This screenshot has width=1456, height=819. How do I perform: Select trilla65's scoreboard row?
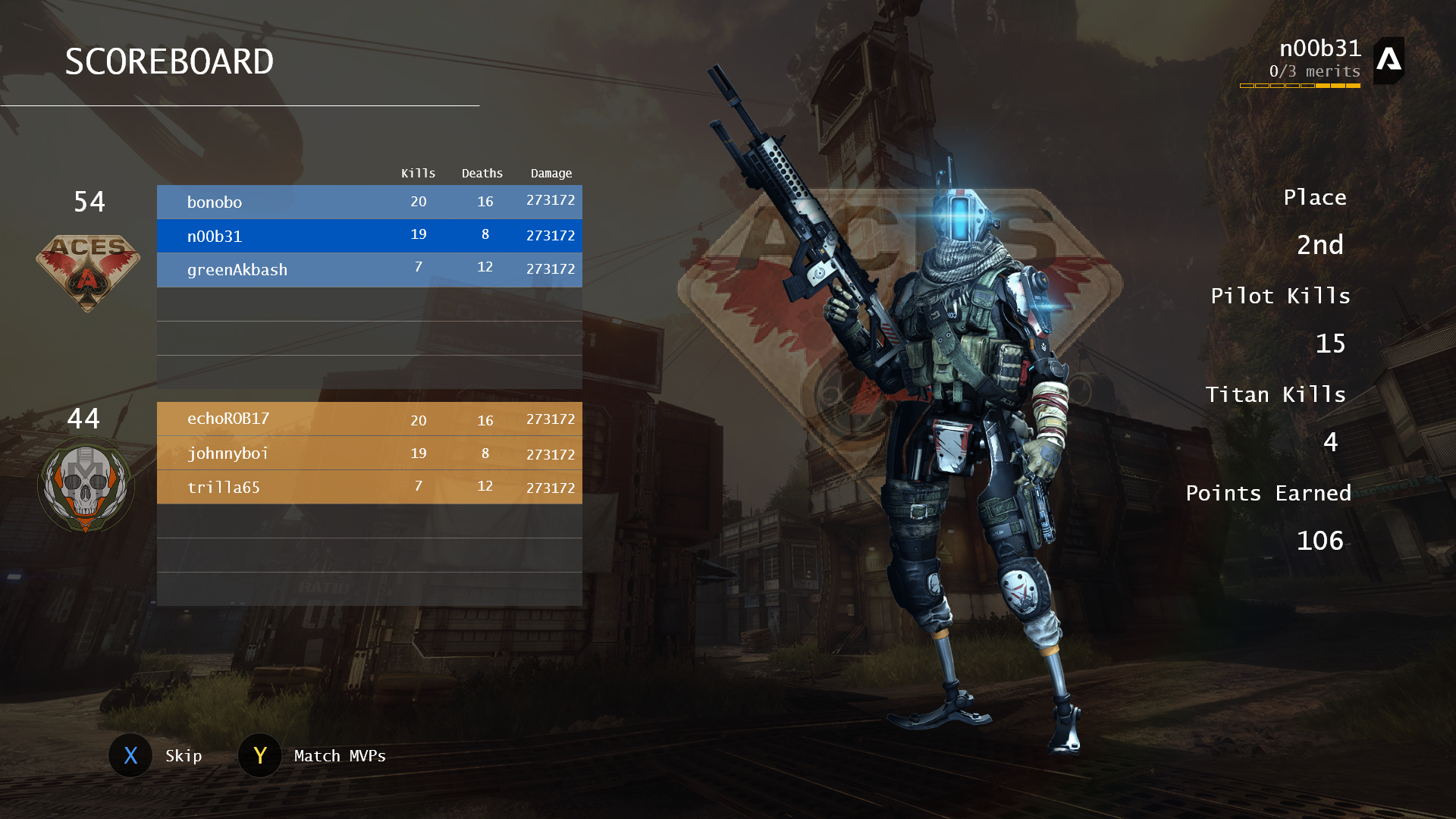click(369, 487)
